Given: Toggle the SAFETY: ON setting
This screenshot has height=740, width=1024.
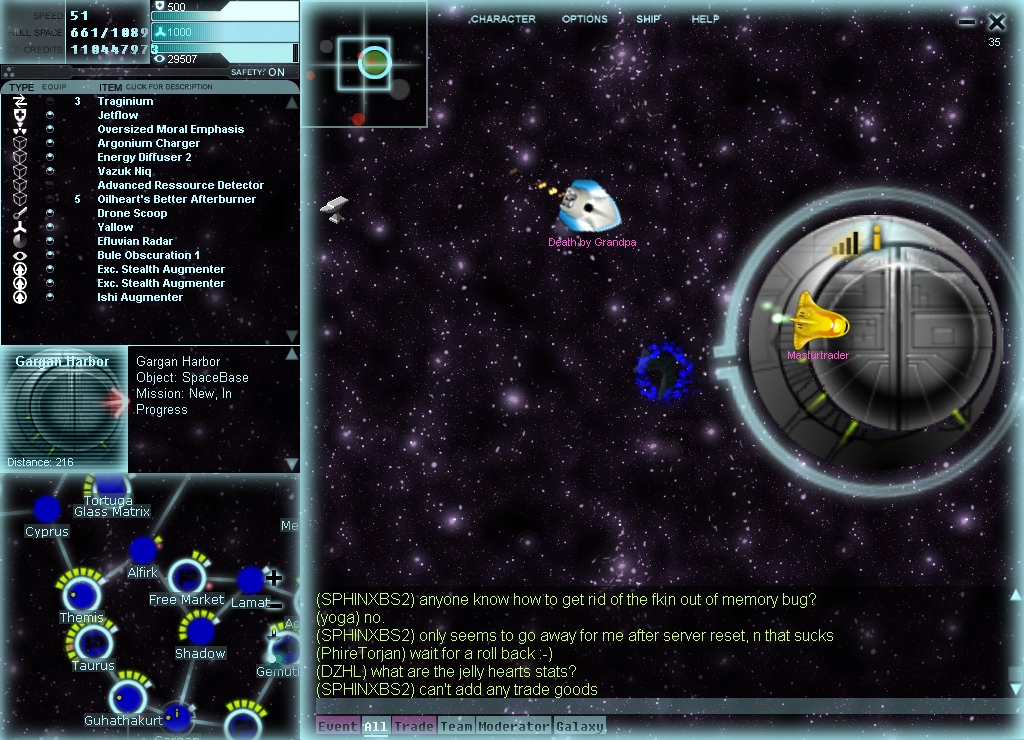Looking at the screenshot, I should 258,72.
